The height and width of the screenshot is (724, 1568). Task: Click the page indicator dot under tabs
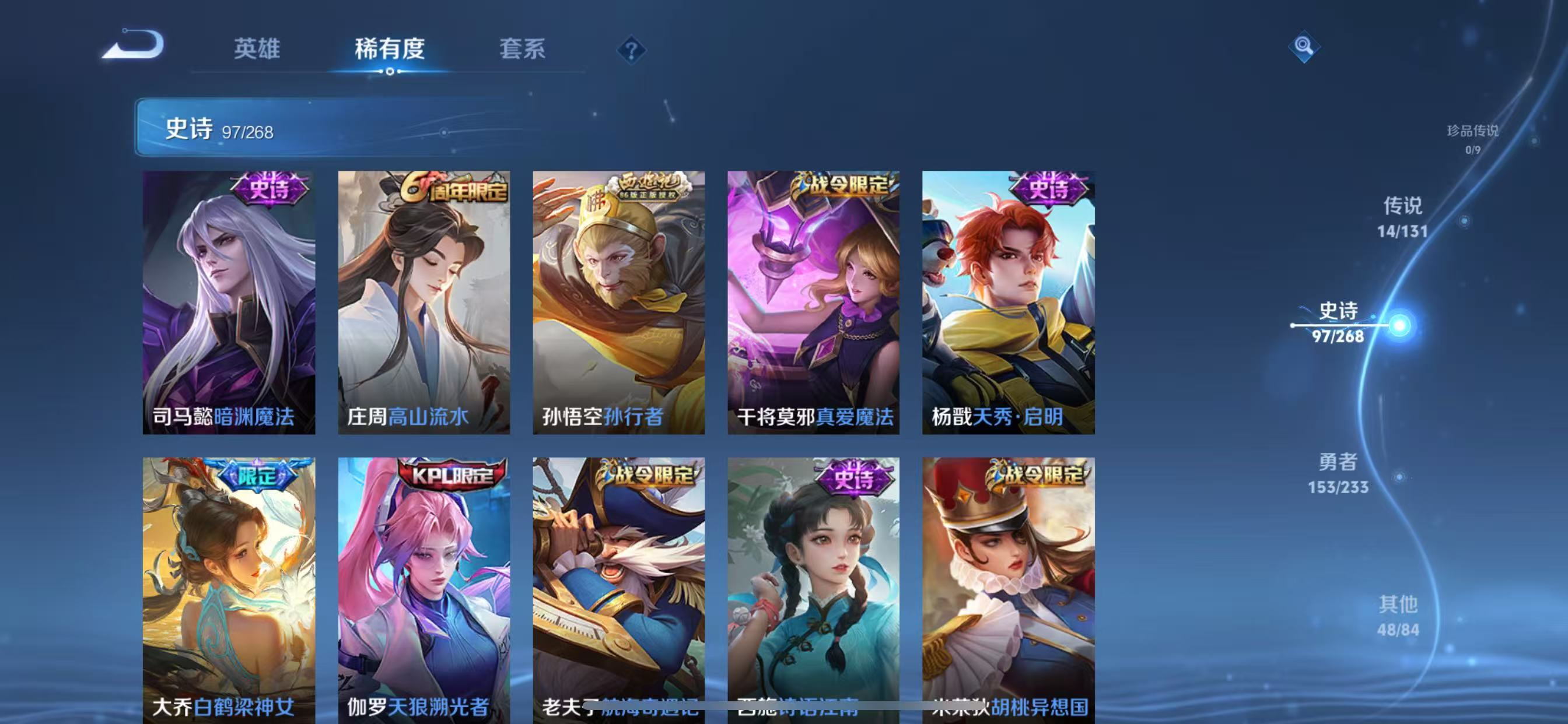pos(390,72)
